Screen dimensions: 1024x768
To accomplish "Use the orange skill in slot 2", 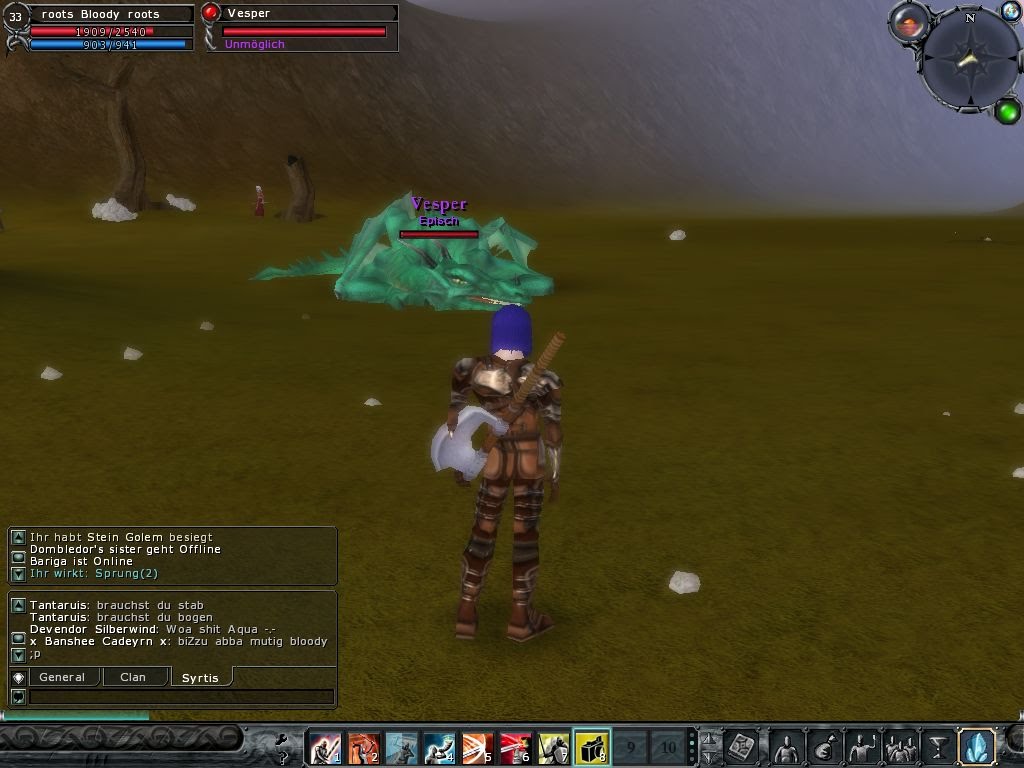I will [x=363, y=747].
